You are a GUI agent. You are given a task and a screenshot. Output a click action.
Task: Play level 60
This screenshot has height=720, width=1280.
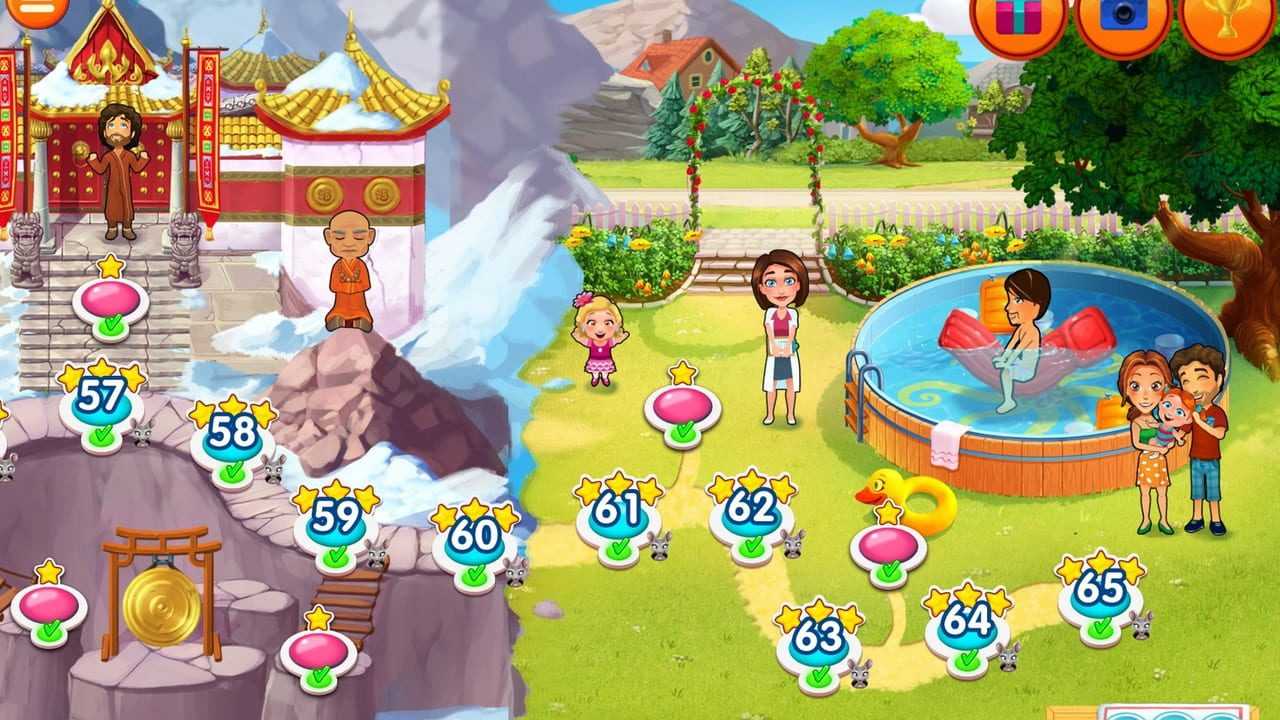[474, 541]
